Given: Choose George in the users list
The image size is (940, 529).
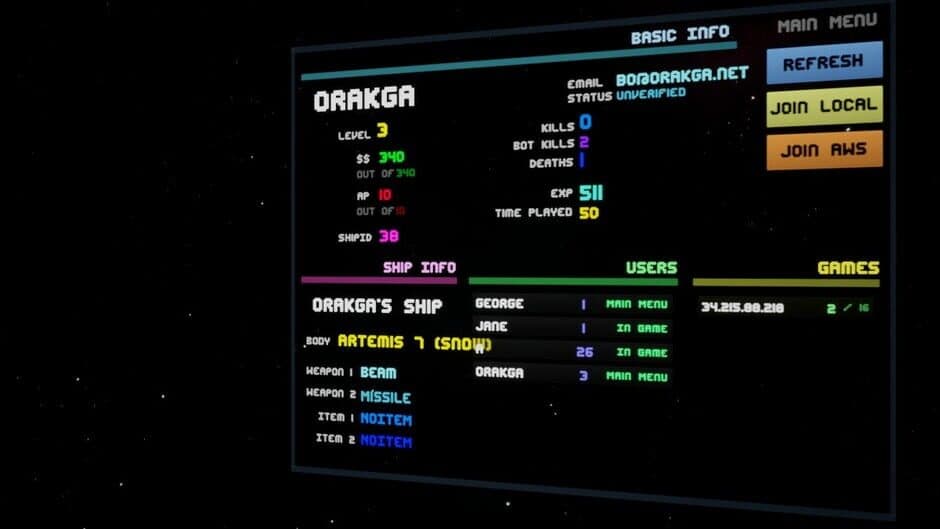Looking at the screenshot, I should point(570,304).
